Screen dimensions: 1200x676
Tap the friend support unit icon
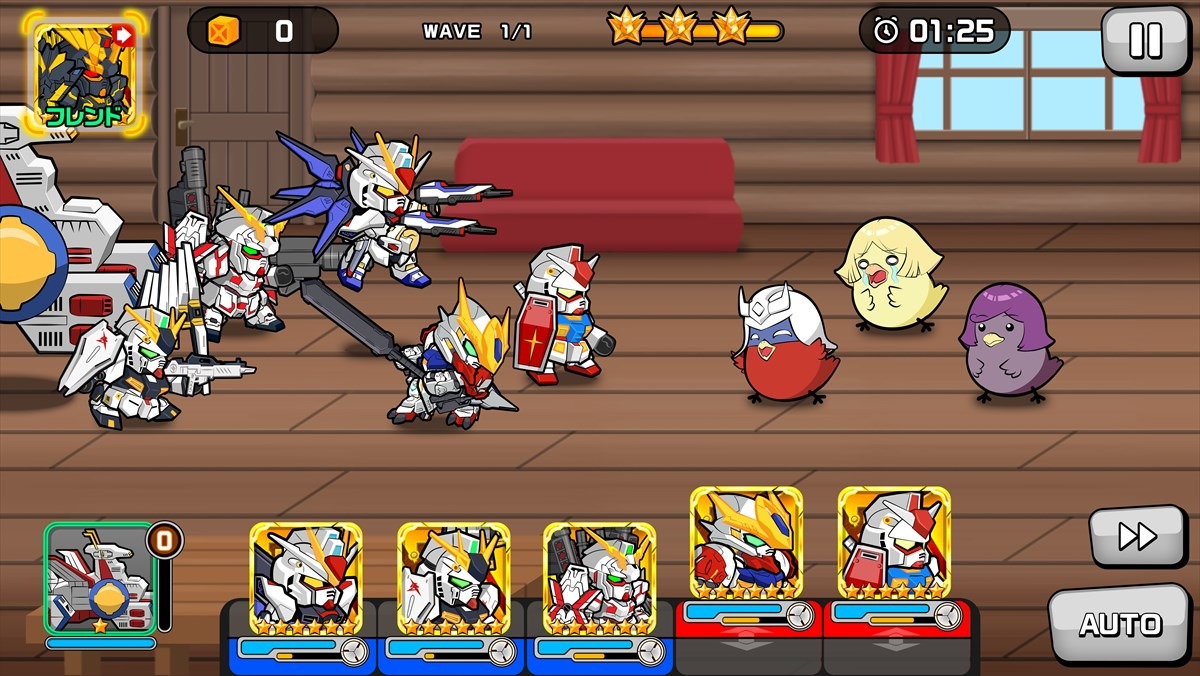83,73
